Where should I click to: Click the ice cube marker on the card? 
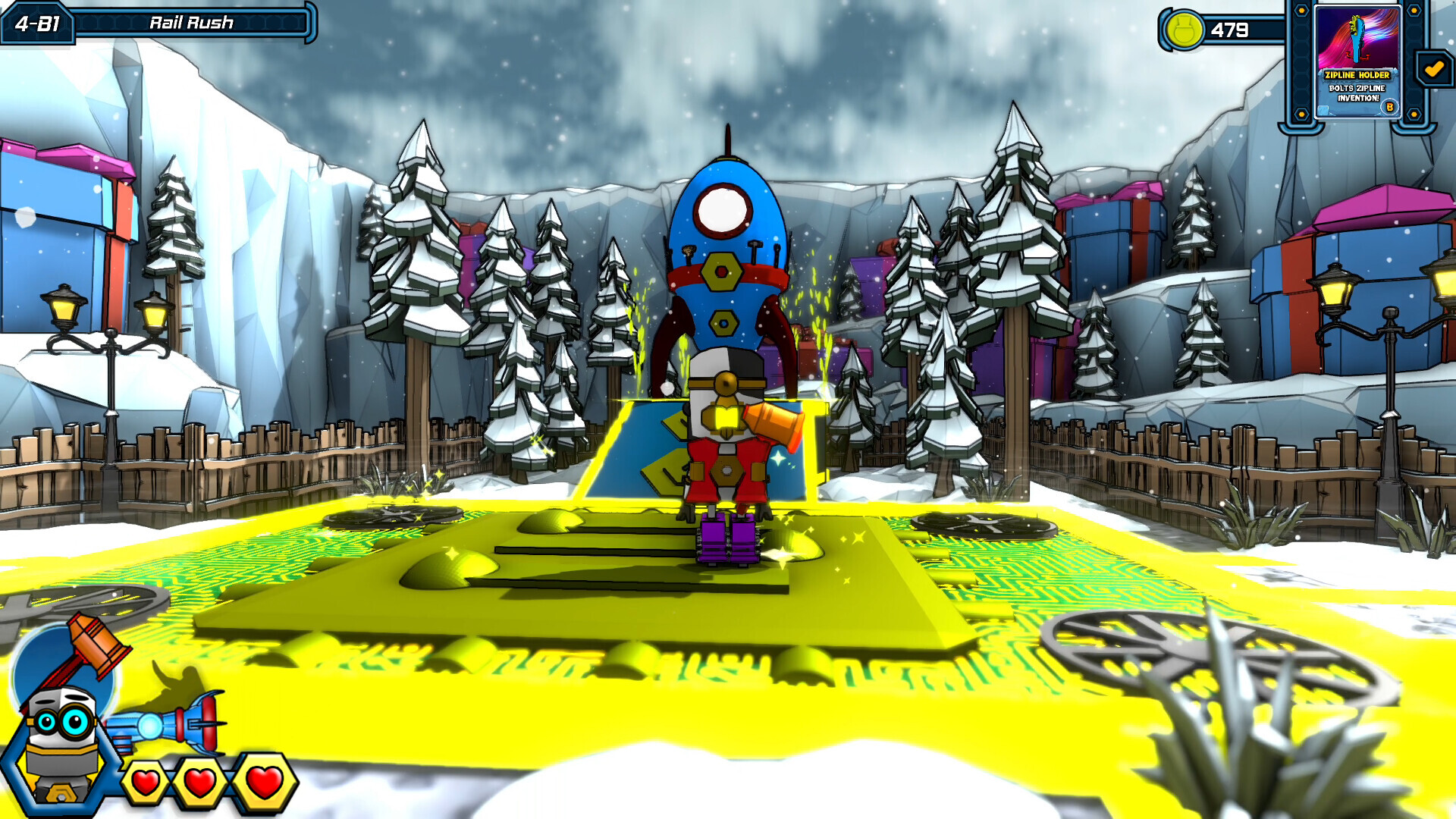[1323, 109]
